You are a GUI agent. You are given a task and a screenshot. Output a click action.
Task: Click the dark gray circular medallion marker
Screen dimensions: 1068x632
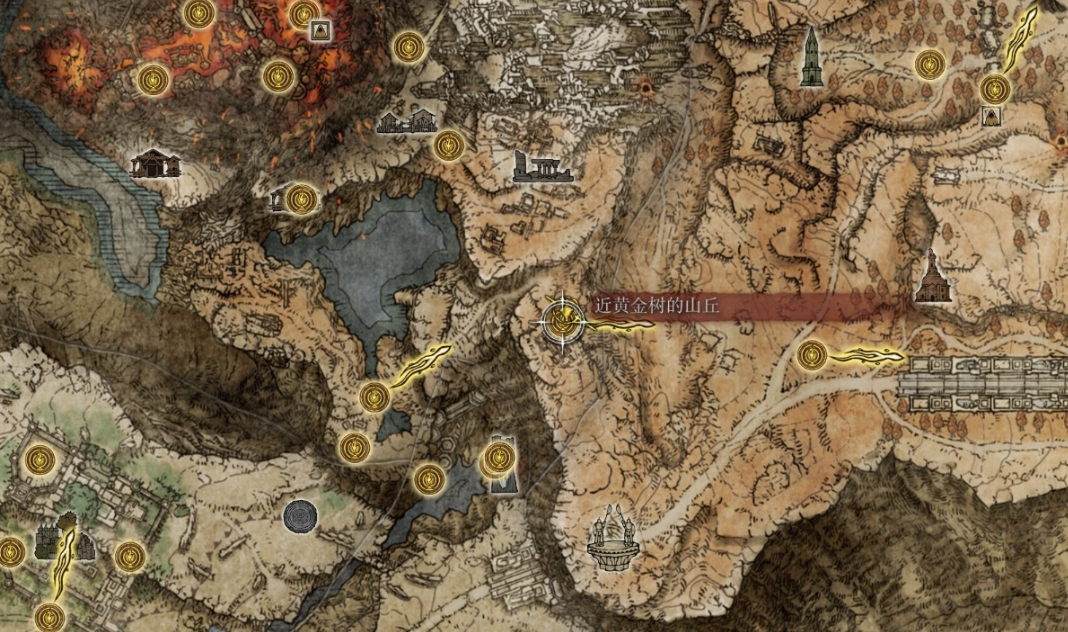301,517
